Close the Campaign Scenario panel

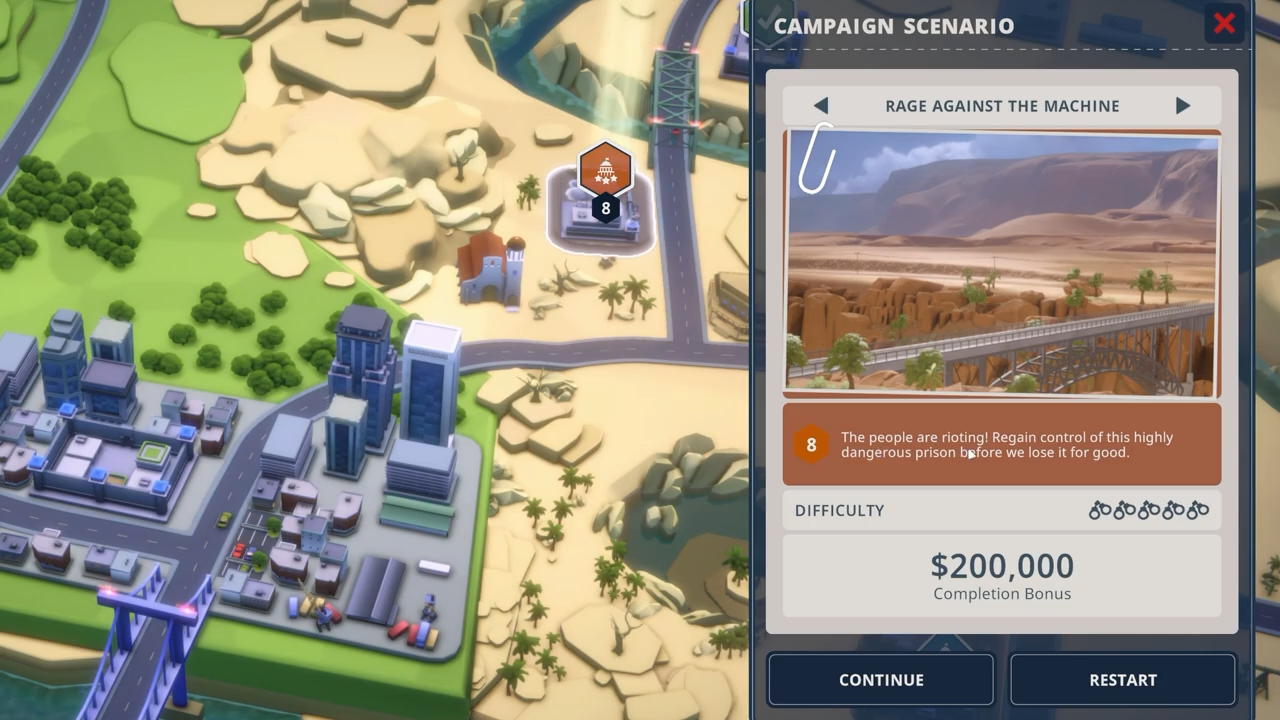1224,25
